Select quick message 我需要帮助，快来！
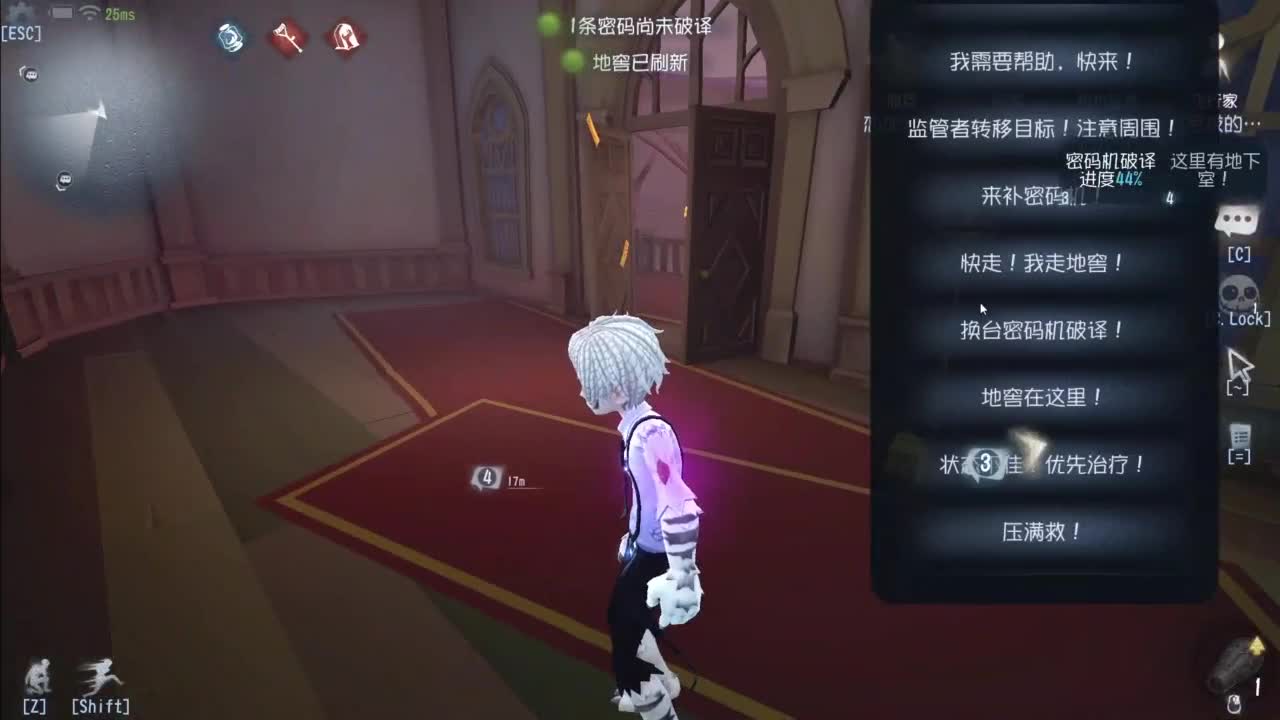Screen dimensions: 1280x720 pyautogui.click(x=1043, y=60)
